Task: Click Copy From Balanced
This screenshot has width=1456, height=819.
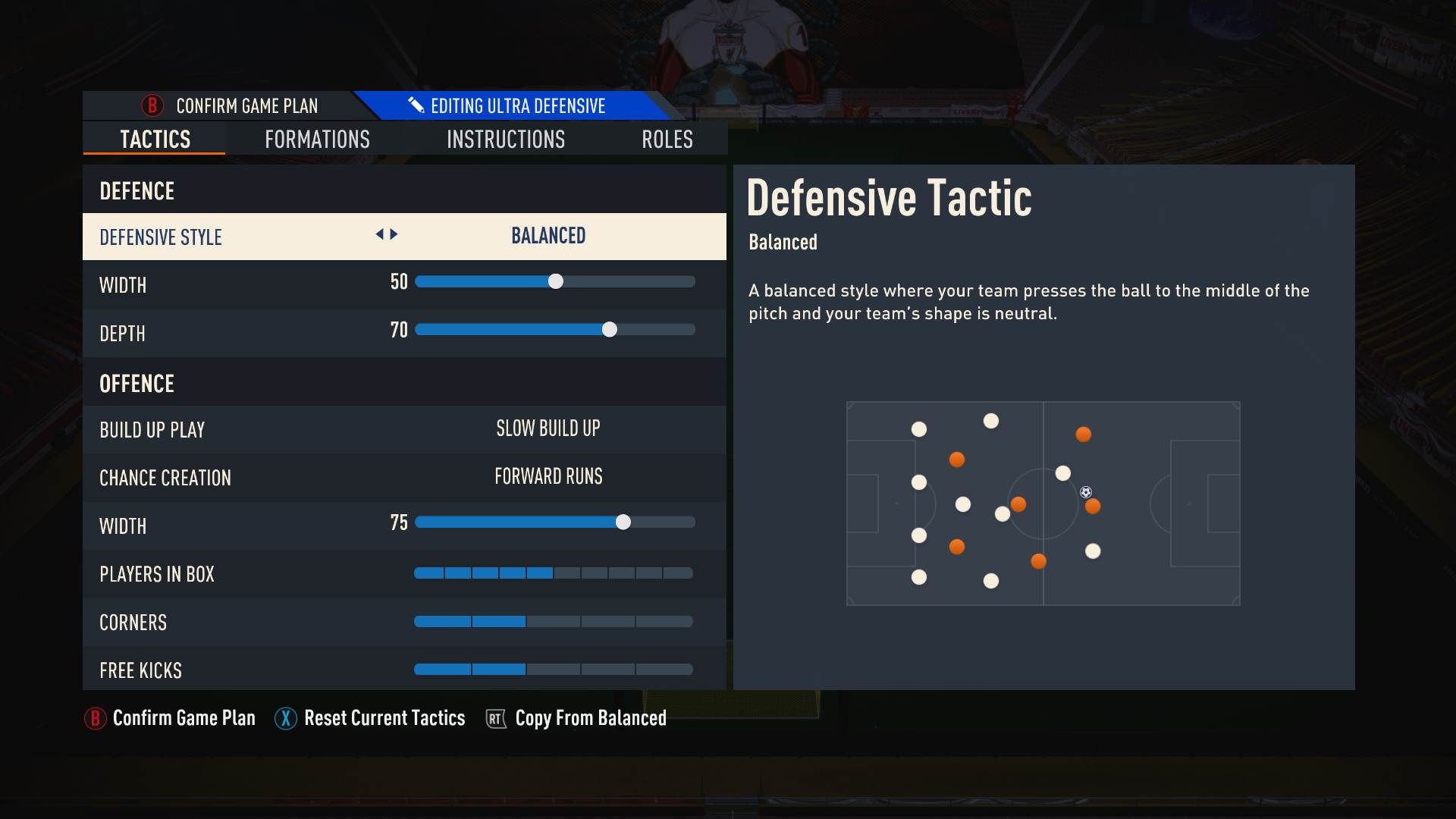Action: click(590, 718)
